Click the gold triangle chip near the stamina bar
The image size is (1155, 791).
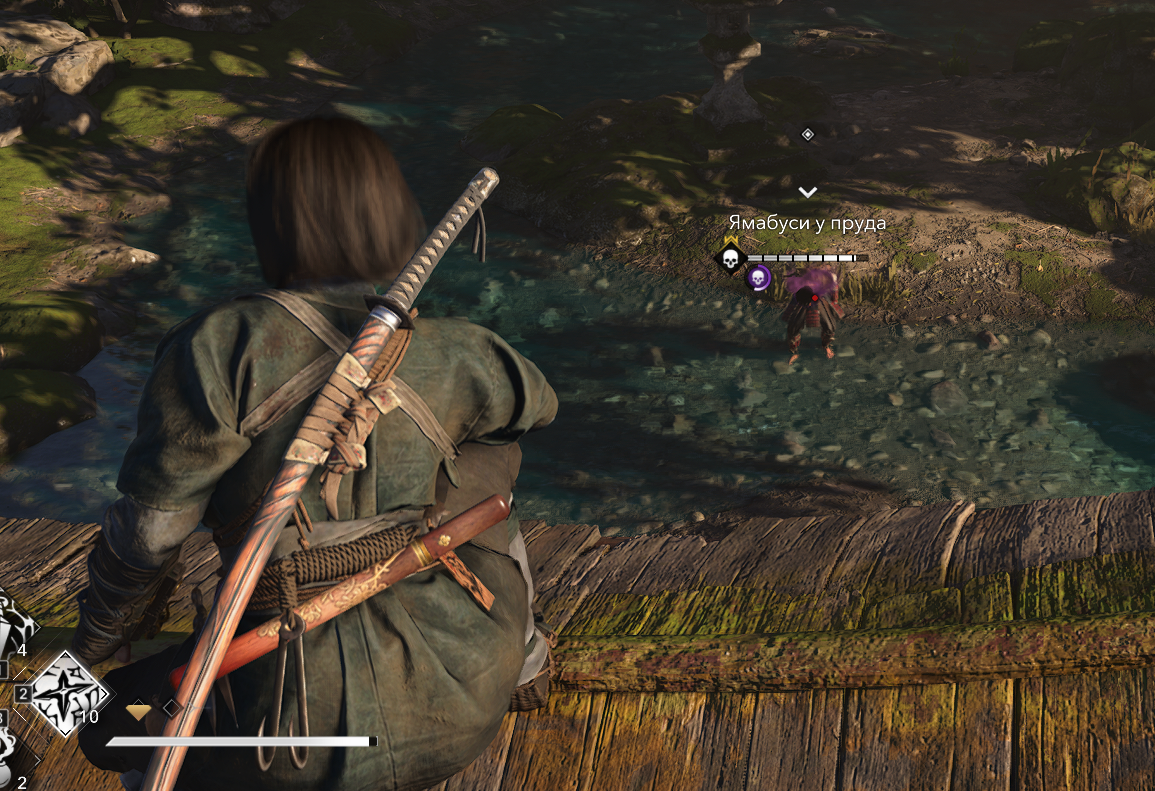click(139, 710)
